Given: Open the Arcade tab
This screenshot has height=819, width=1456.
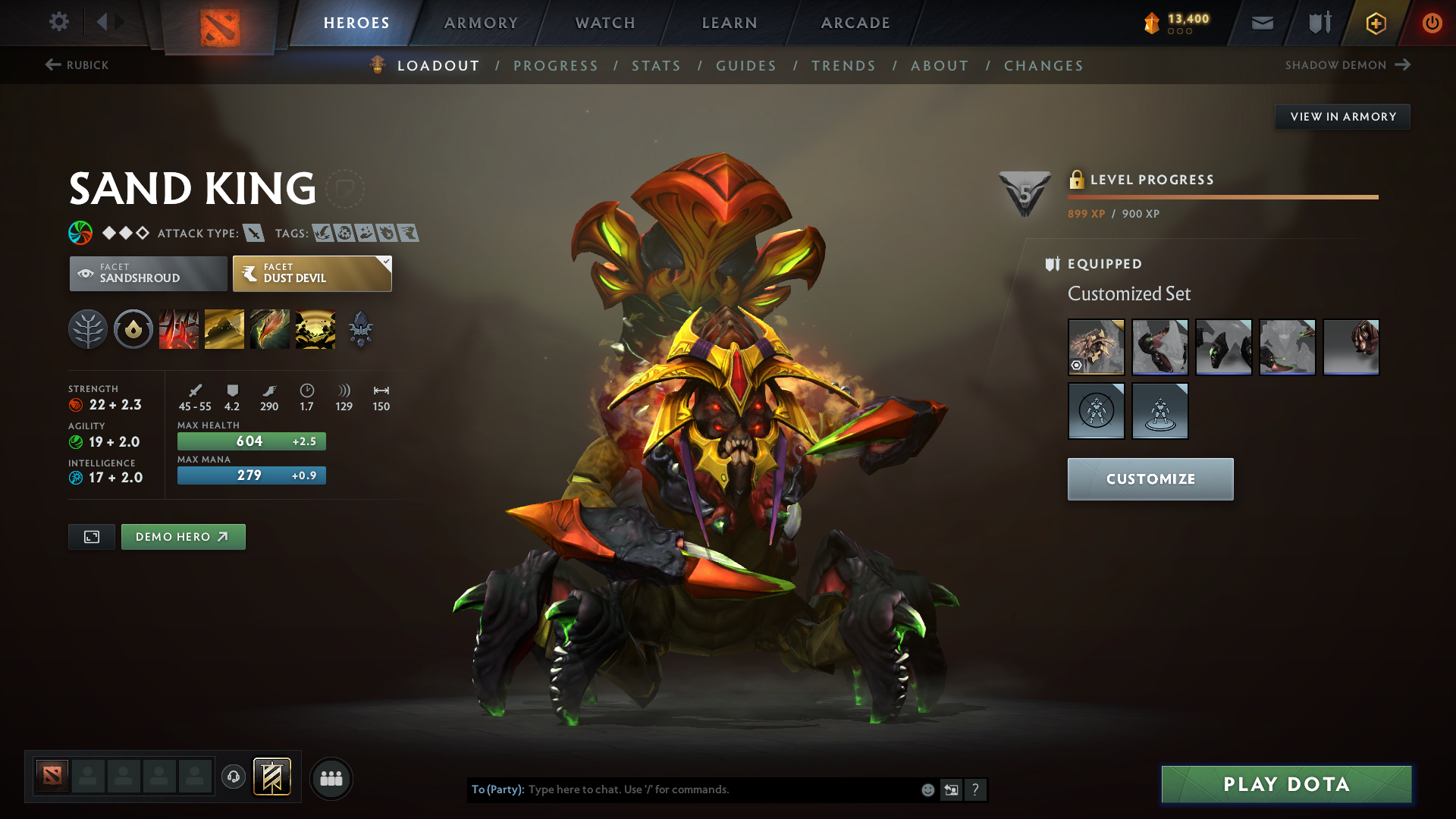Looking at the screenshot, I should 855,23.
